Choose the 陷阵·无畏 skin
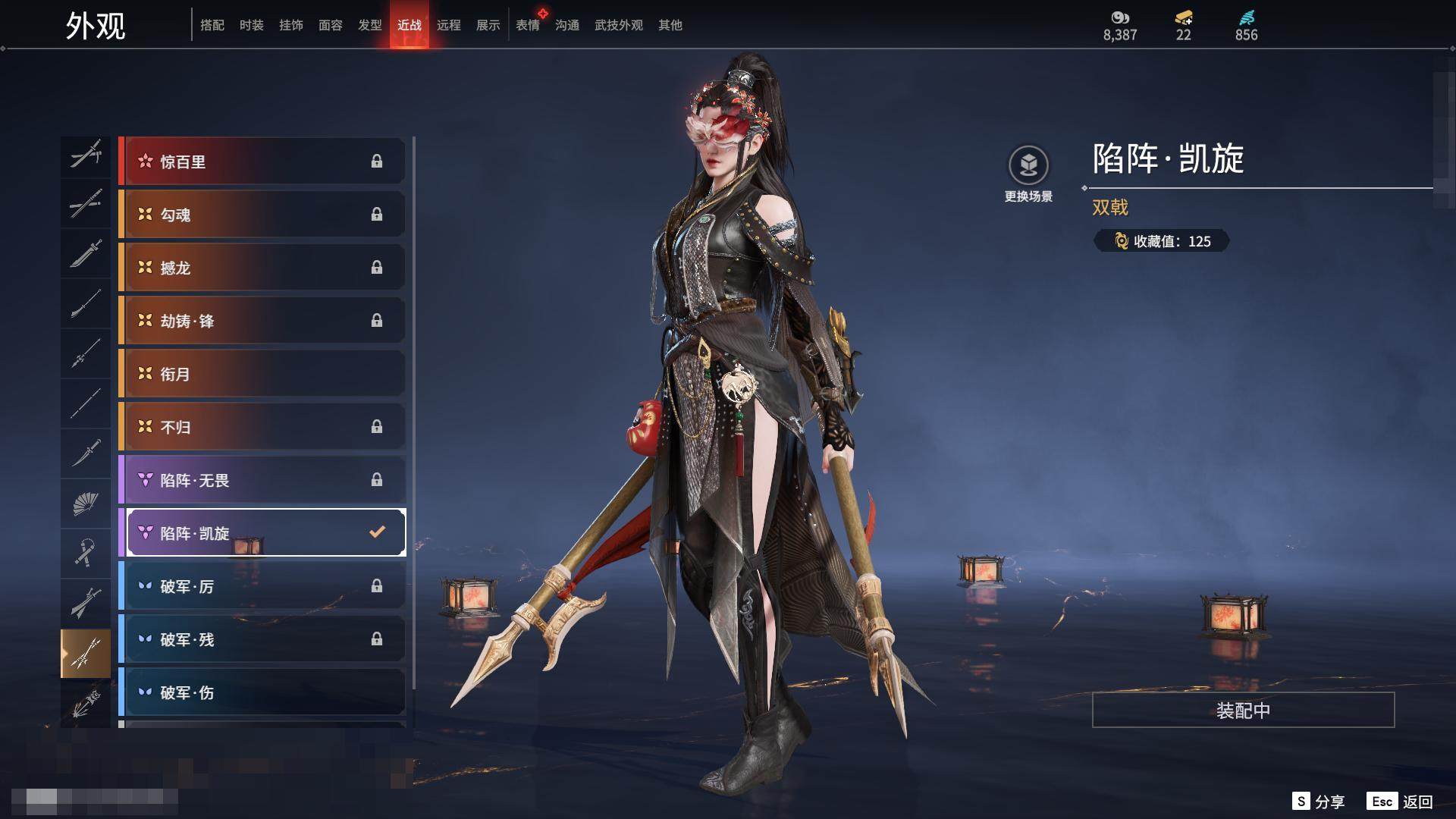 262,480
